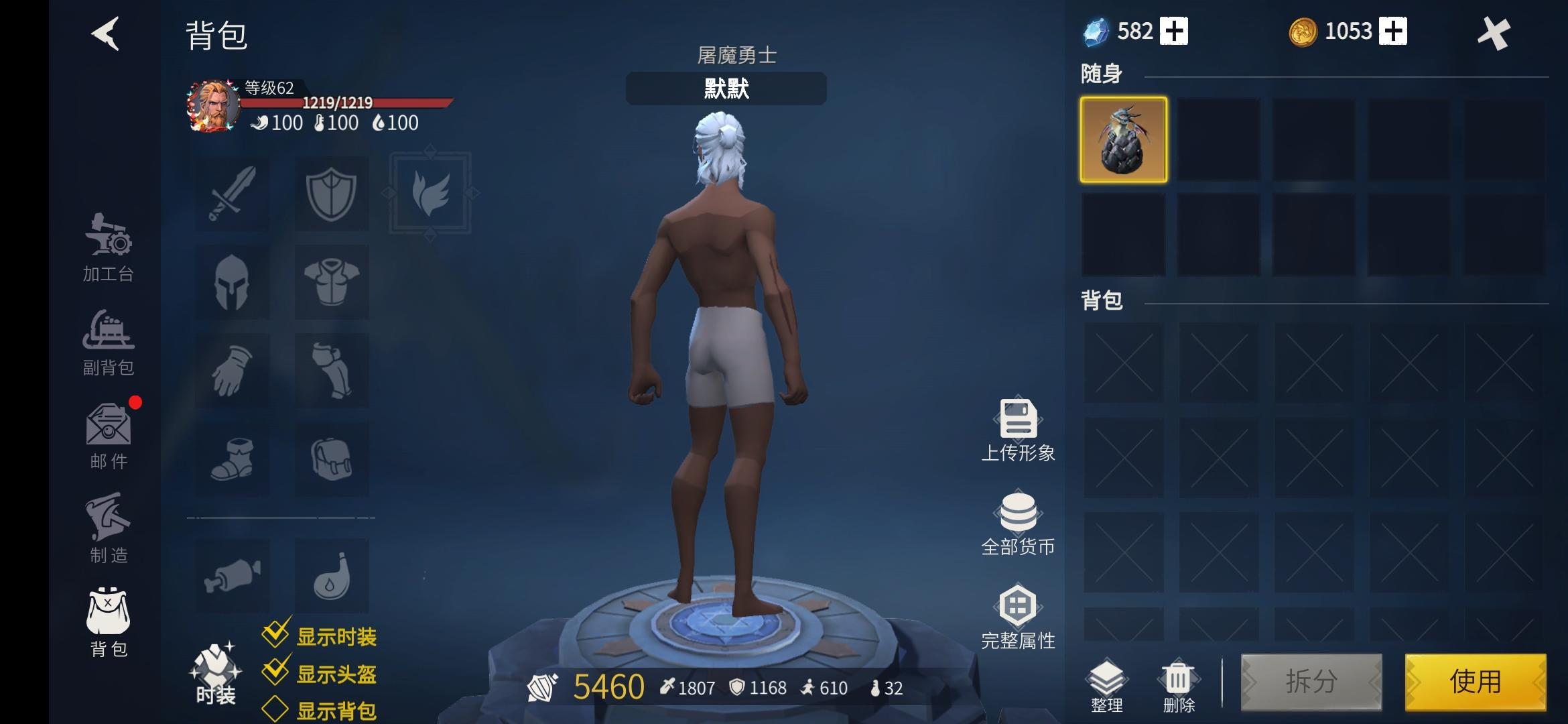
Task: Tap 上传形象 to upload character image
Action: click(x=1017, y=429)
